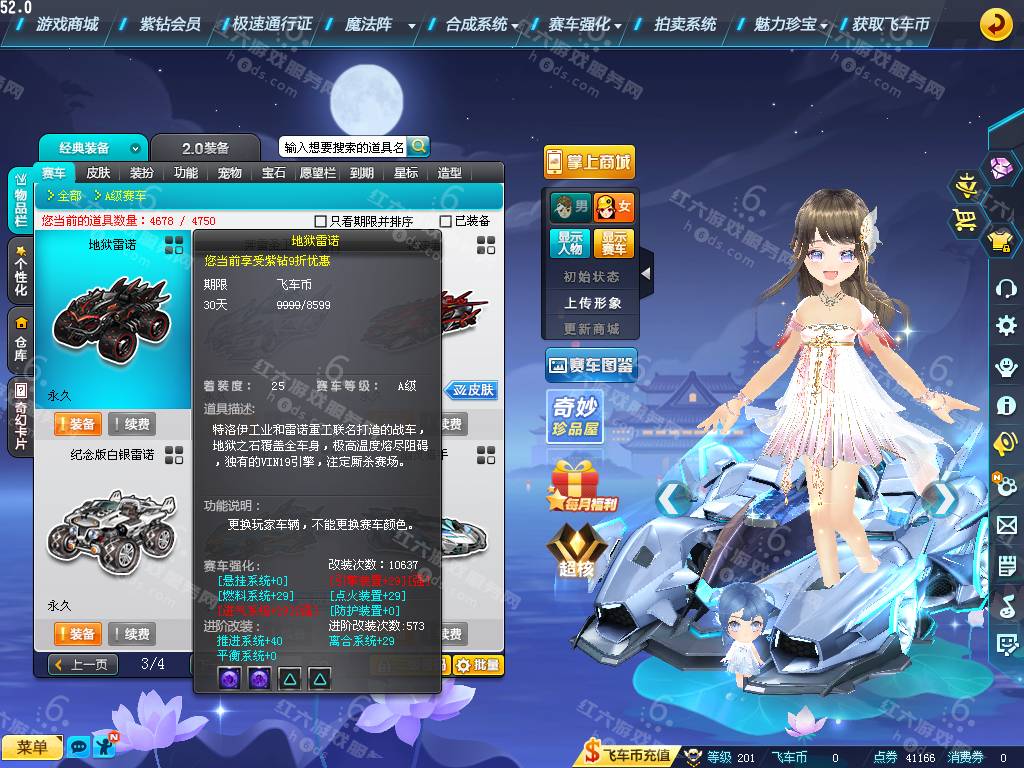Open the 赛车图鉴 car gallery
The height and width of the screenshot is (768, 1024).
pyautogui.click(x=590, y=367)
